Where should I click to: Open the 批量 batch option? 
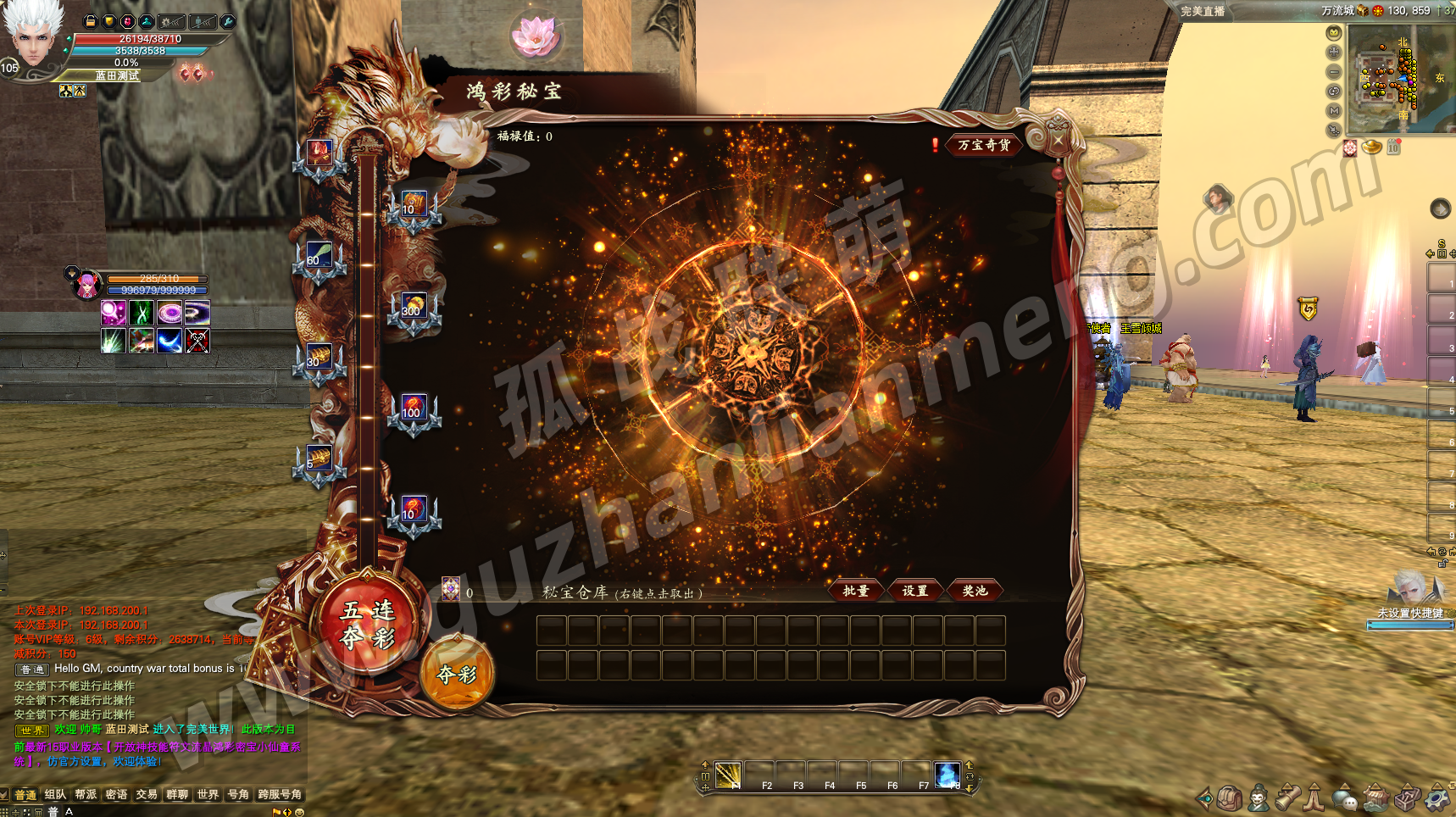point(855,591)
